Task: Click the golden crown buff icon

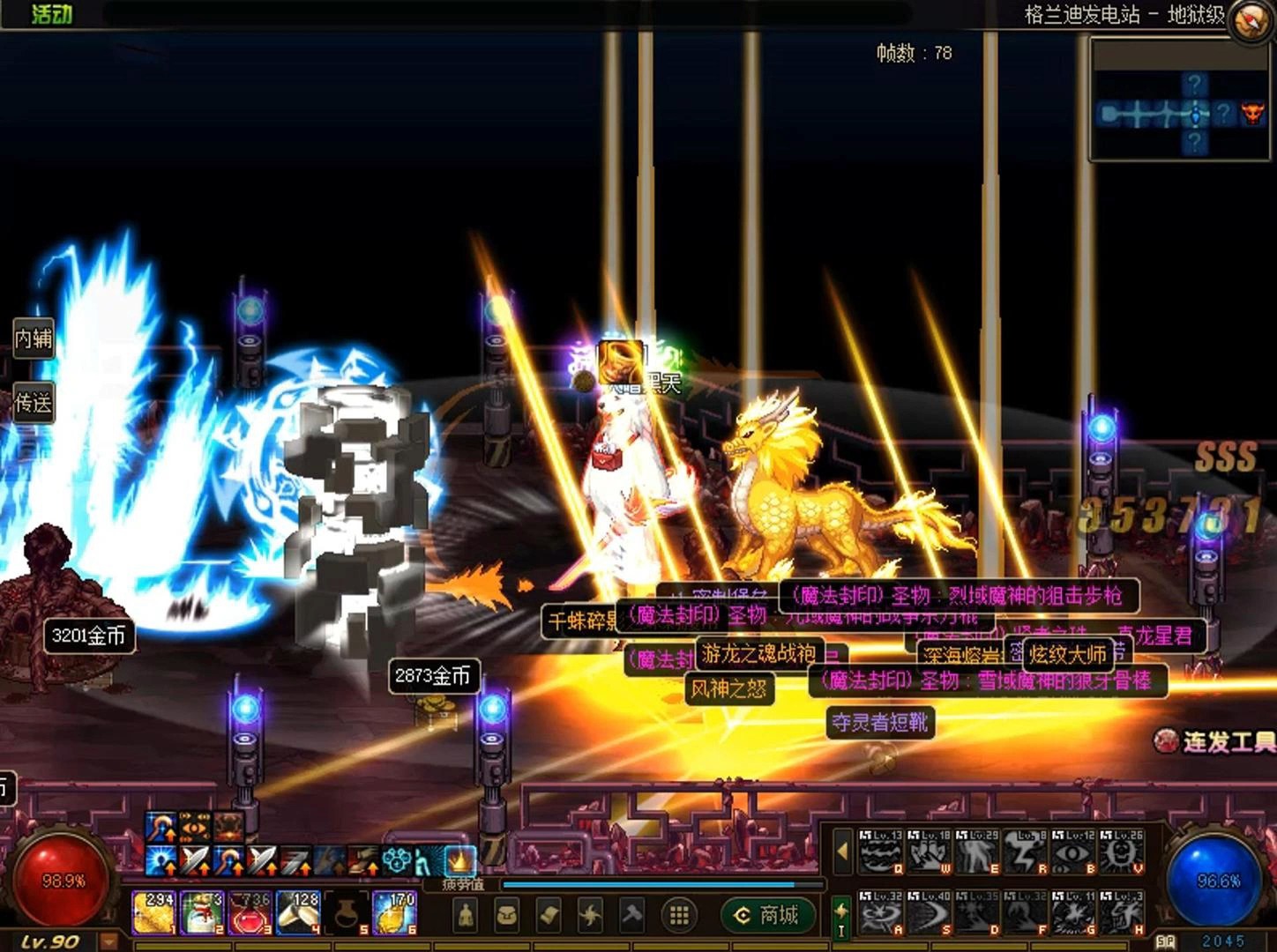Action: (x=459, y=859)
